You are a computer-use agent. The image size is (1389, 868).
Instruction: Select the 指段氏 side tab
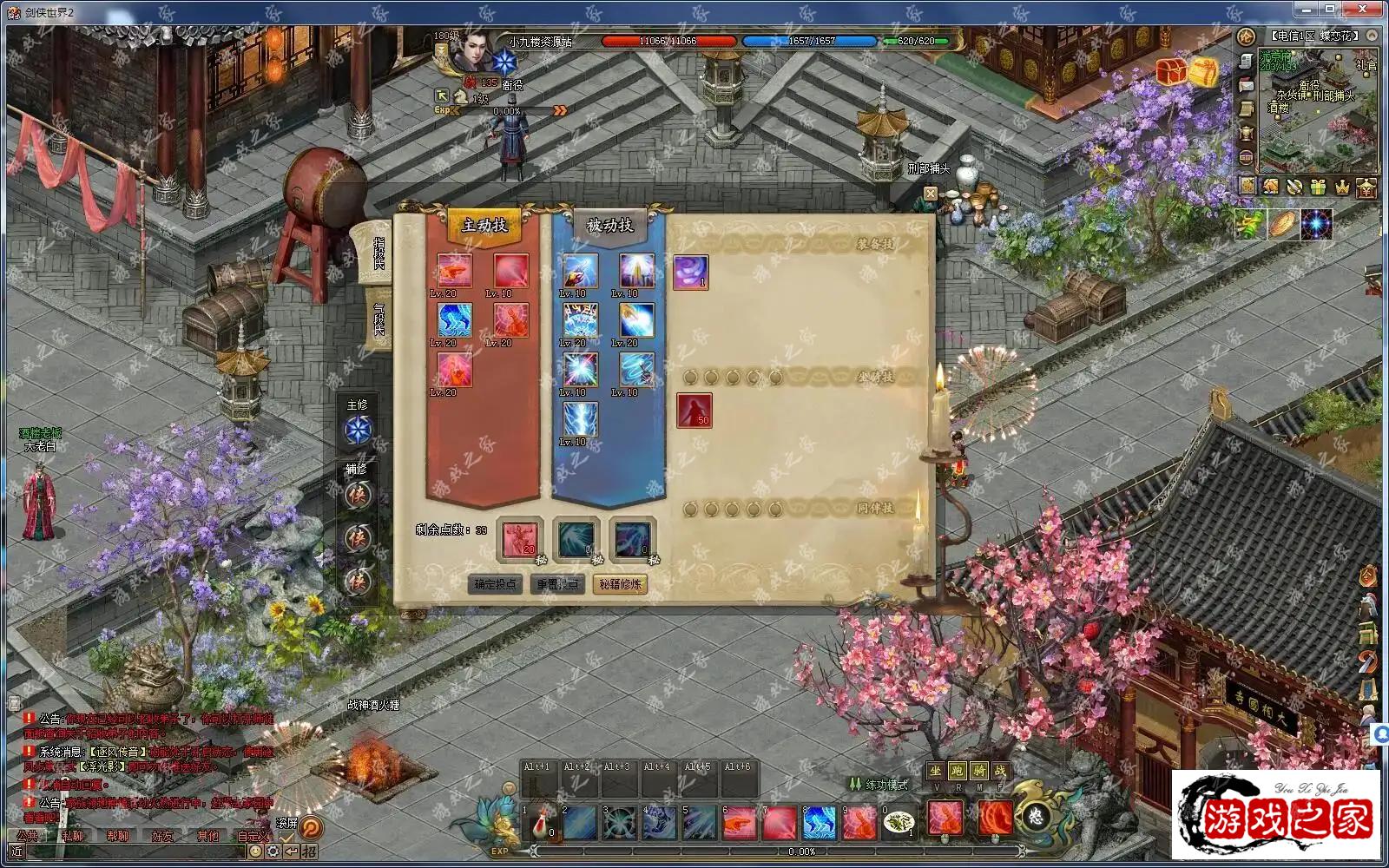(379, 253)
